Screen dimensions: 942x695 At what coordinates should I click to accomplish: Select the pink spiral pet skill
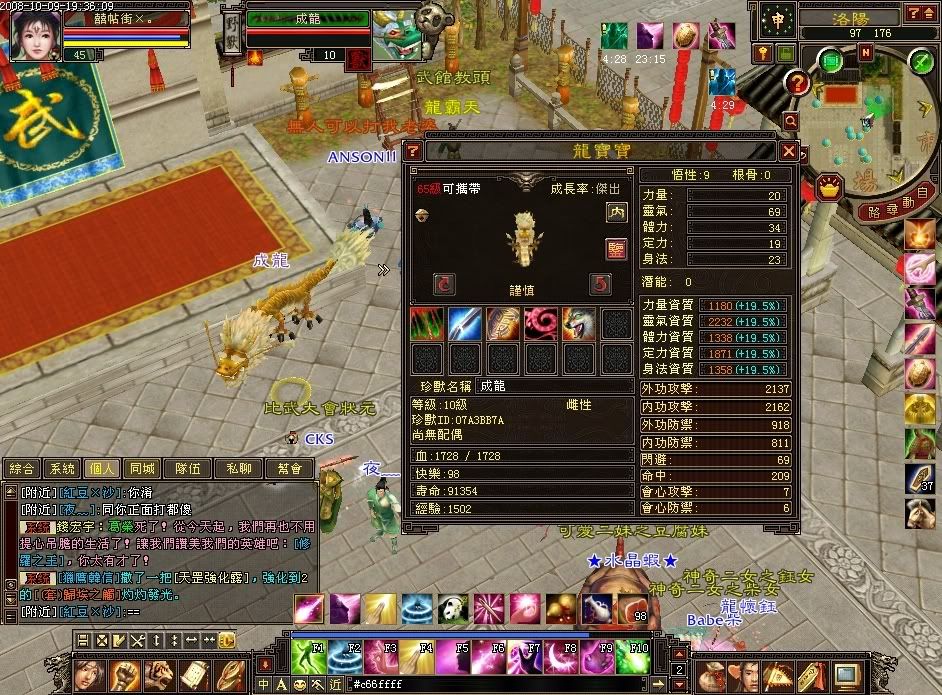point(540,324)
